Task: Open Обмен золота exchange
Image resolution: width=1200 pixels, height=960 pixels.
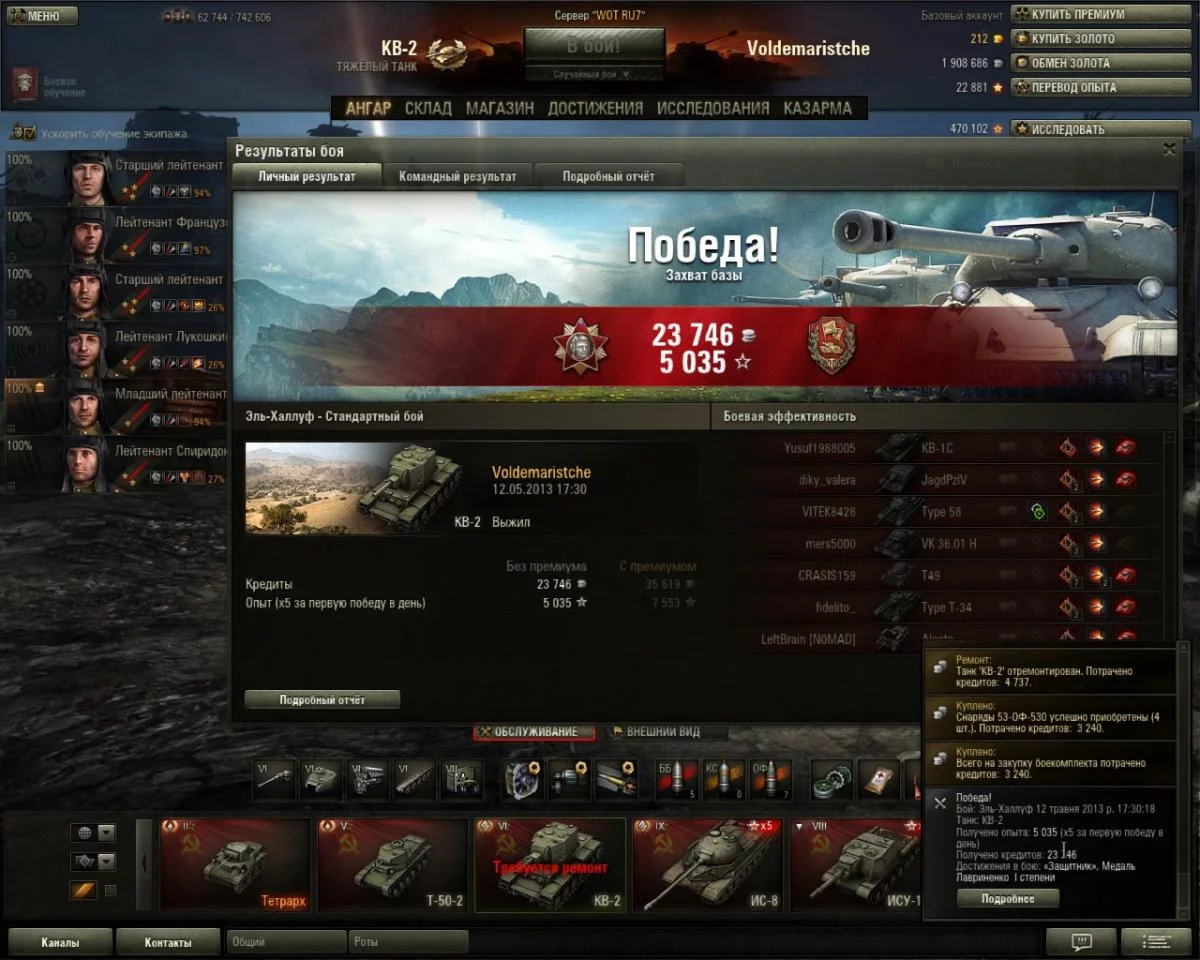Action: (x=1088, y=63)
